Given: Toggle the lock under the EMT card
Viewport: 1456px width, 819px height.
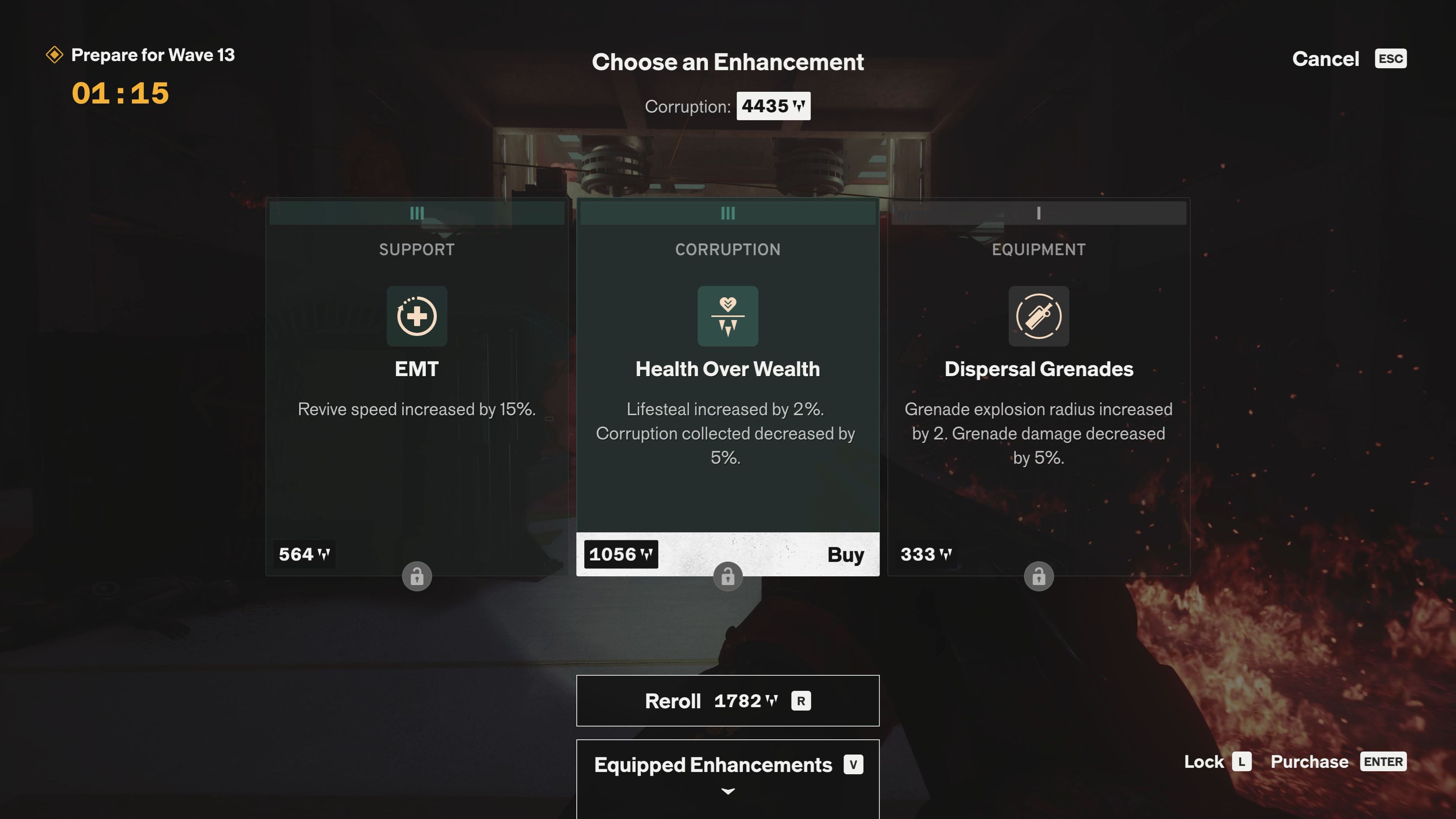Looking at the screenshot, I should [417, 576].
